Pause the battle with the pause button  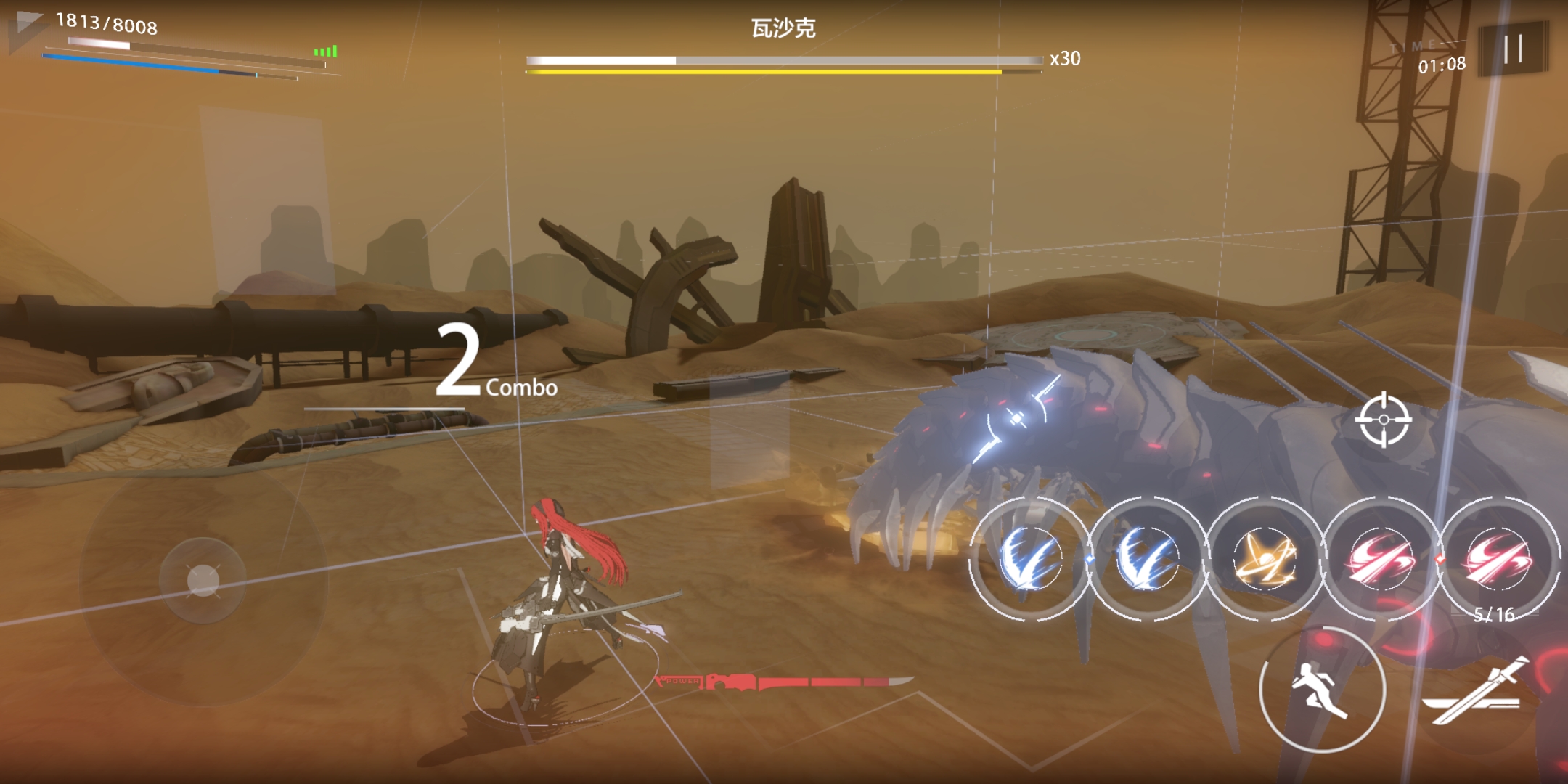pos(1513,49)
